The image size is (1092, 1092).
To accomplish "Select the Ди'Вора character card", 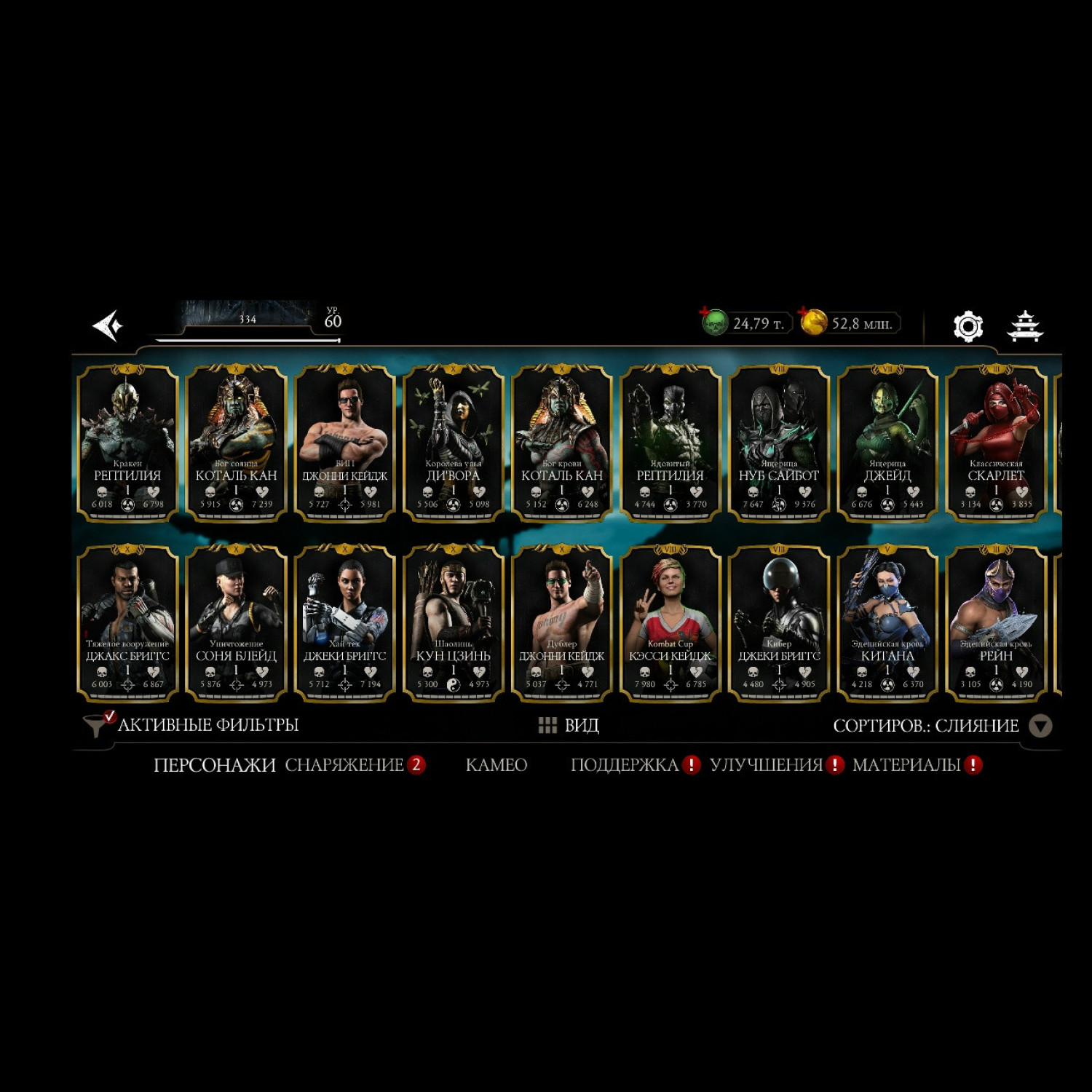I will [x=453, y=443].
